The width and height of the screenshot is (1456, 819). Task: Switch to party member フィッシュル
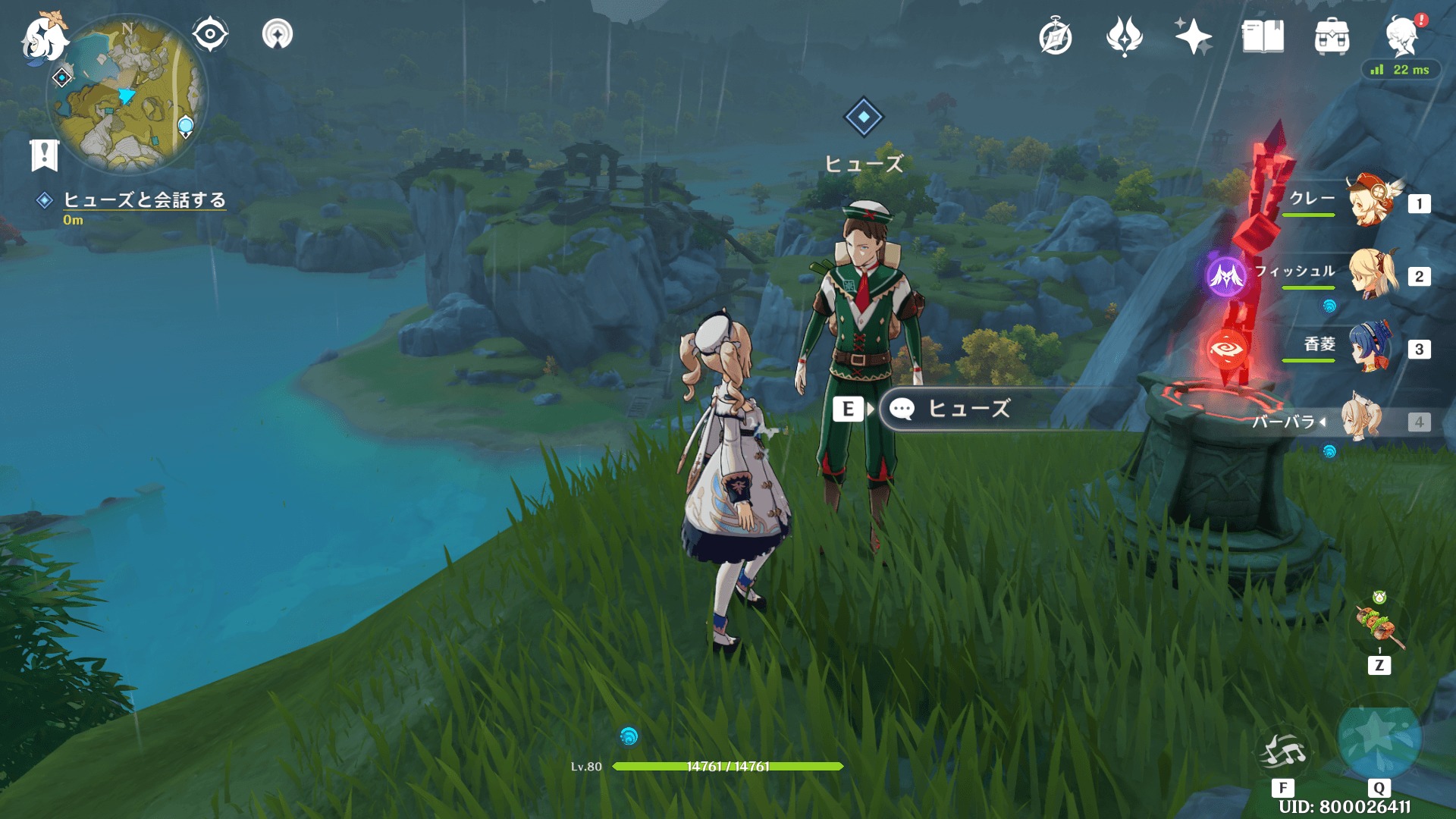[1371, 275]
